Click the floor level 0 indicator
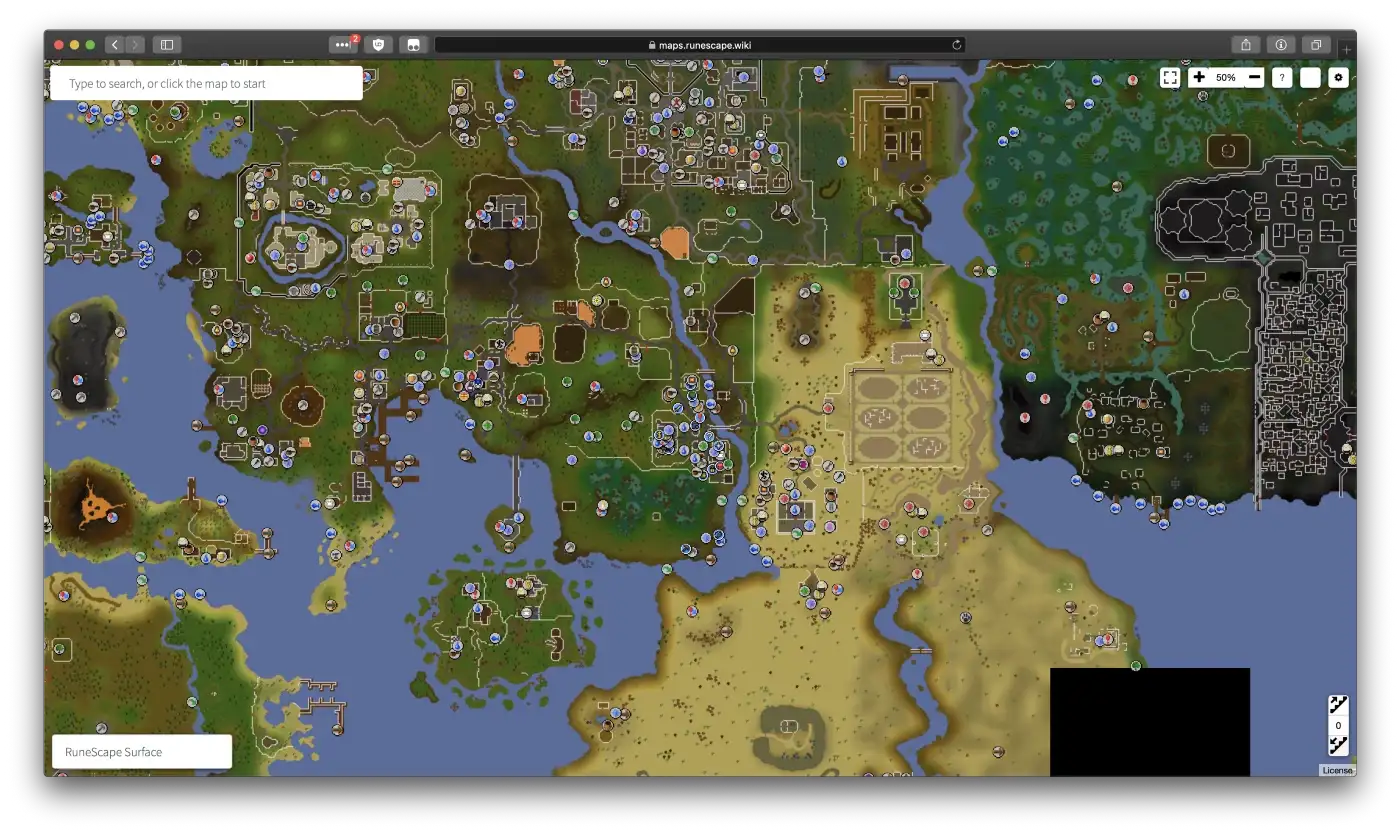The height and width of the screenshot is (834, 1400). [1337, 723]
